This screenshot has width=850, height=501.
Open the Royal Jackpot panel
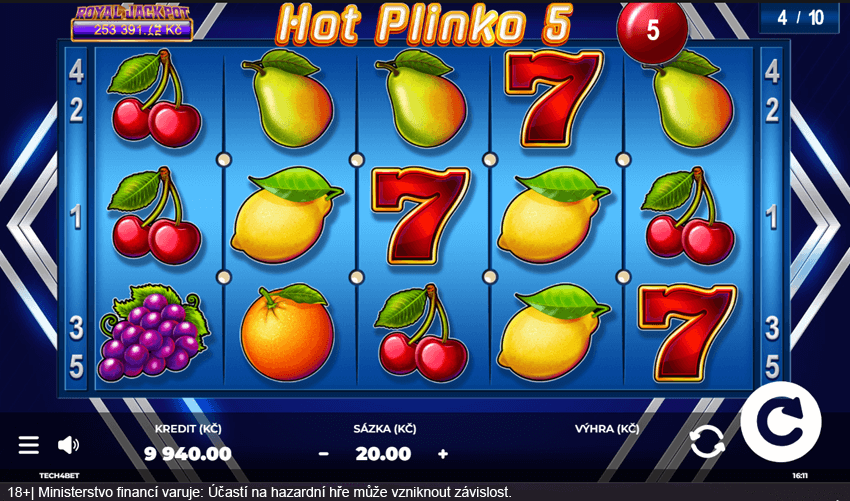pos(131,21)
